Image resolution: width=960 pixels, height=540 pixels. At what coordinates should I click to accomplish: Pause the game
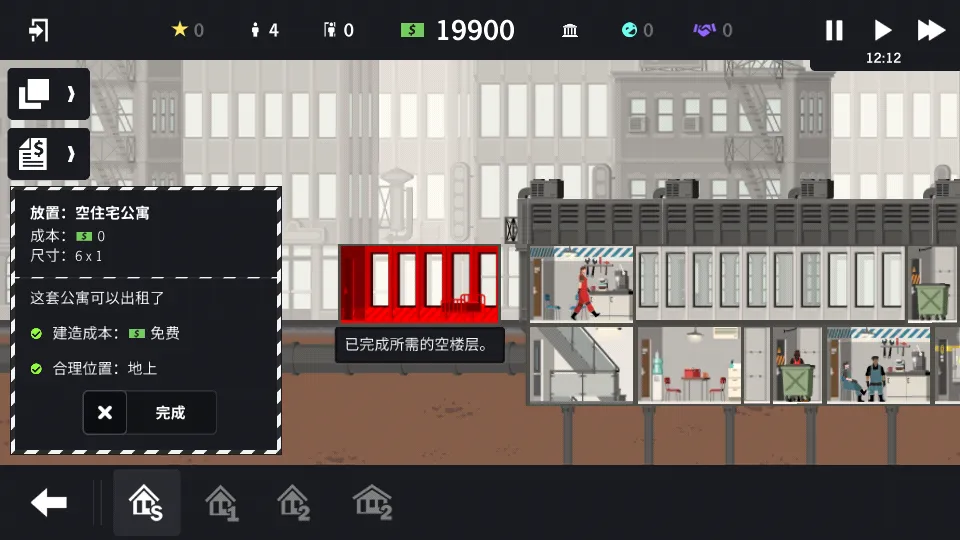(x=834, y=30)
